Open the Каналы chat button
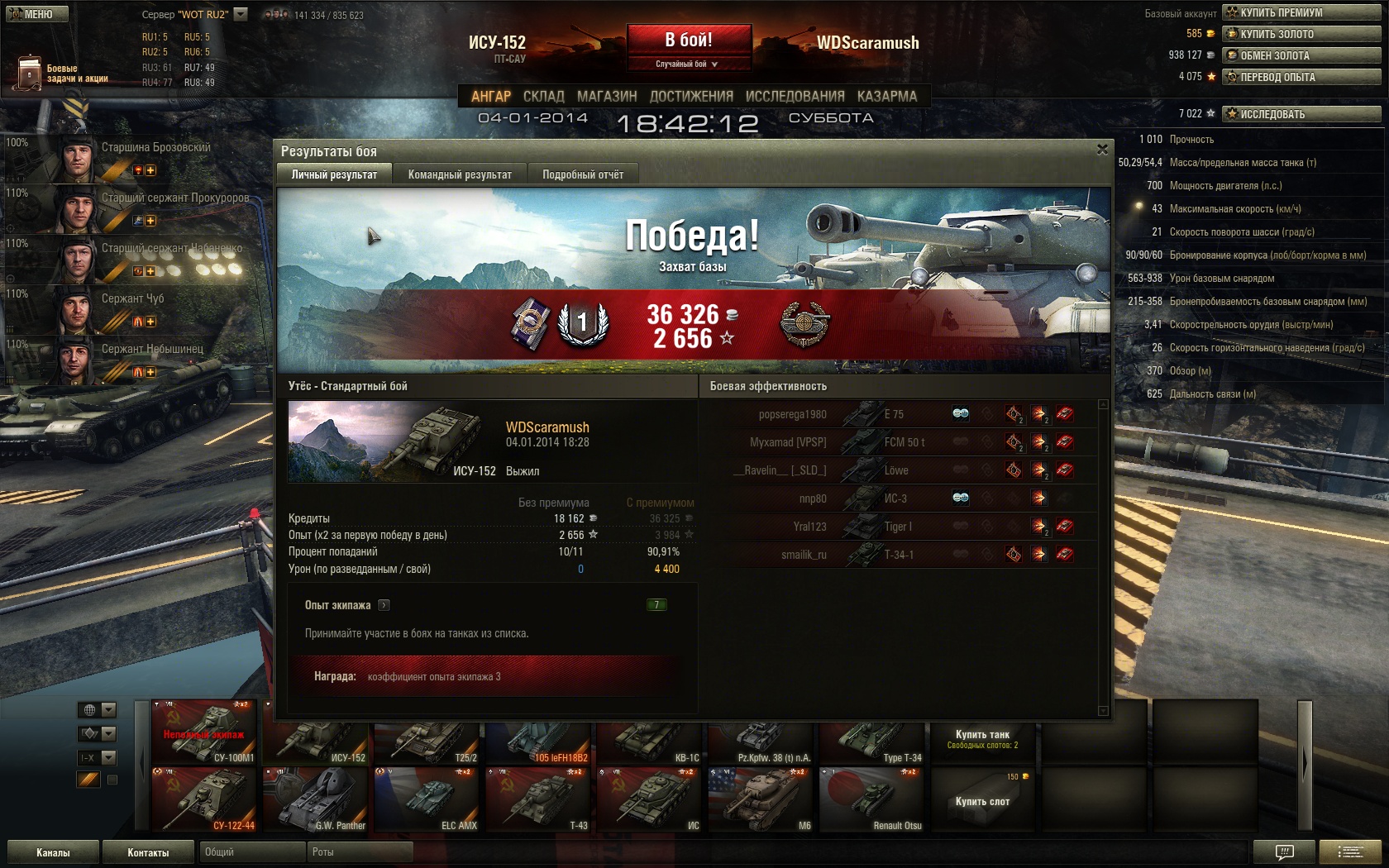 click(x=53, y=852)
